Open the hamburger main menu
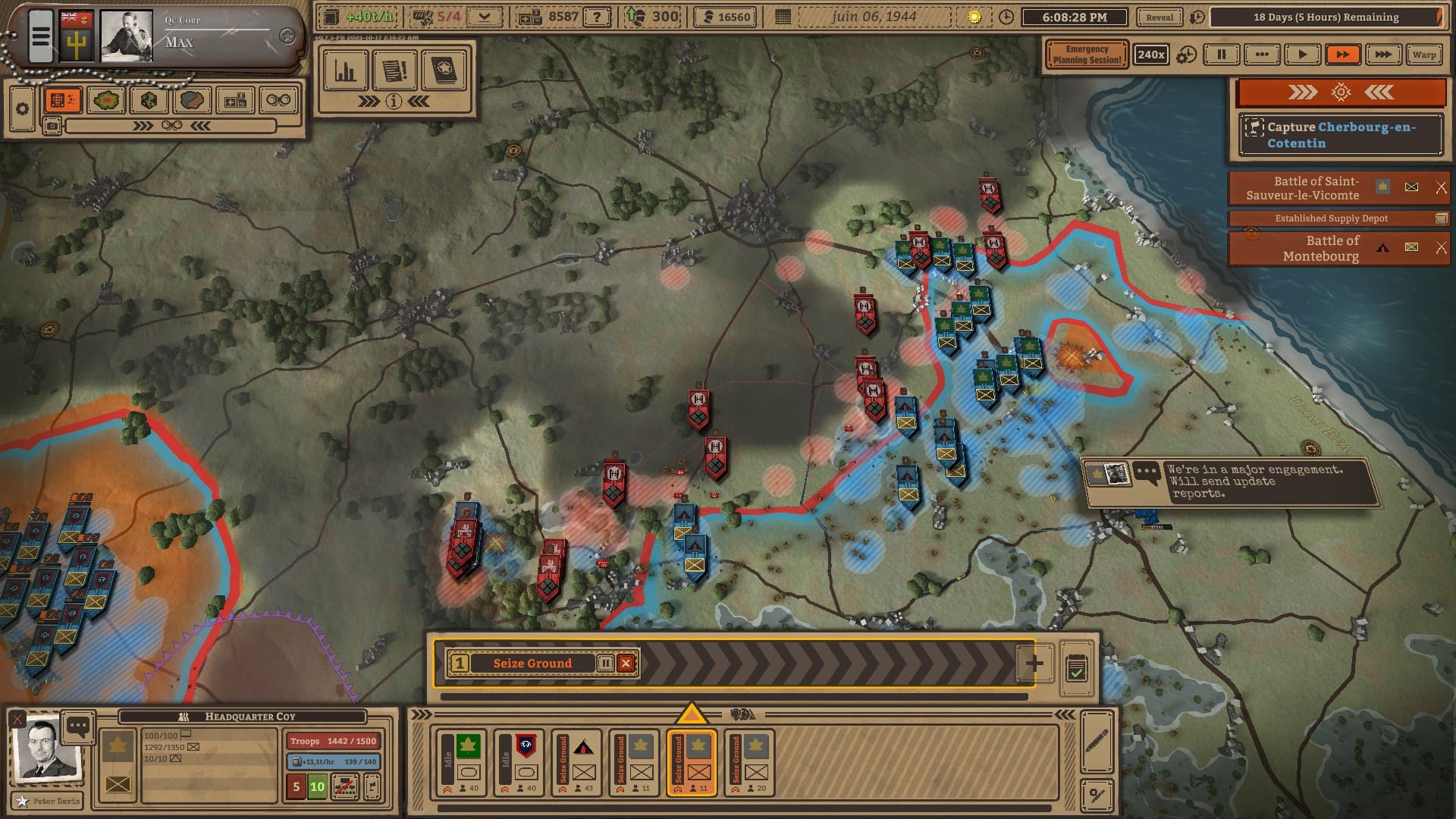1456x819 pixels. (41, 36)
